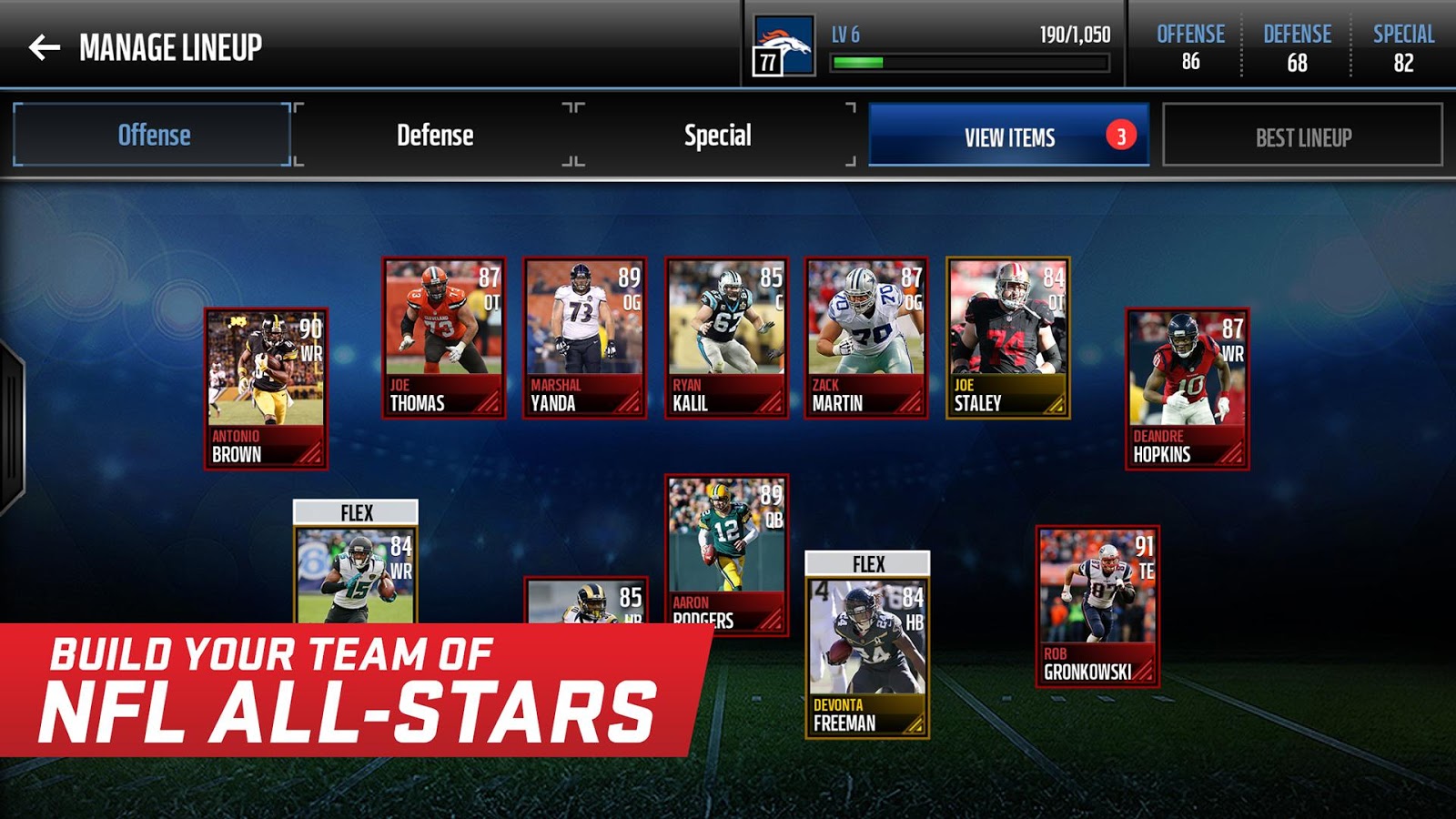Viewport: 1456px width, 819px height.
Task: Open View Items
Action: pos(1008,136)
